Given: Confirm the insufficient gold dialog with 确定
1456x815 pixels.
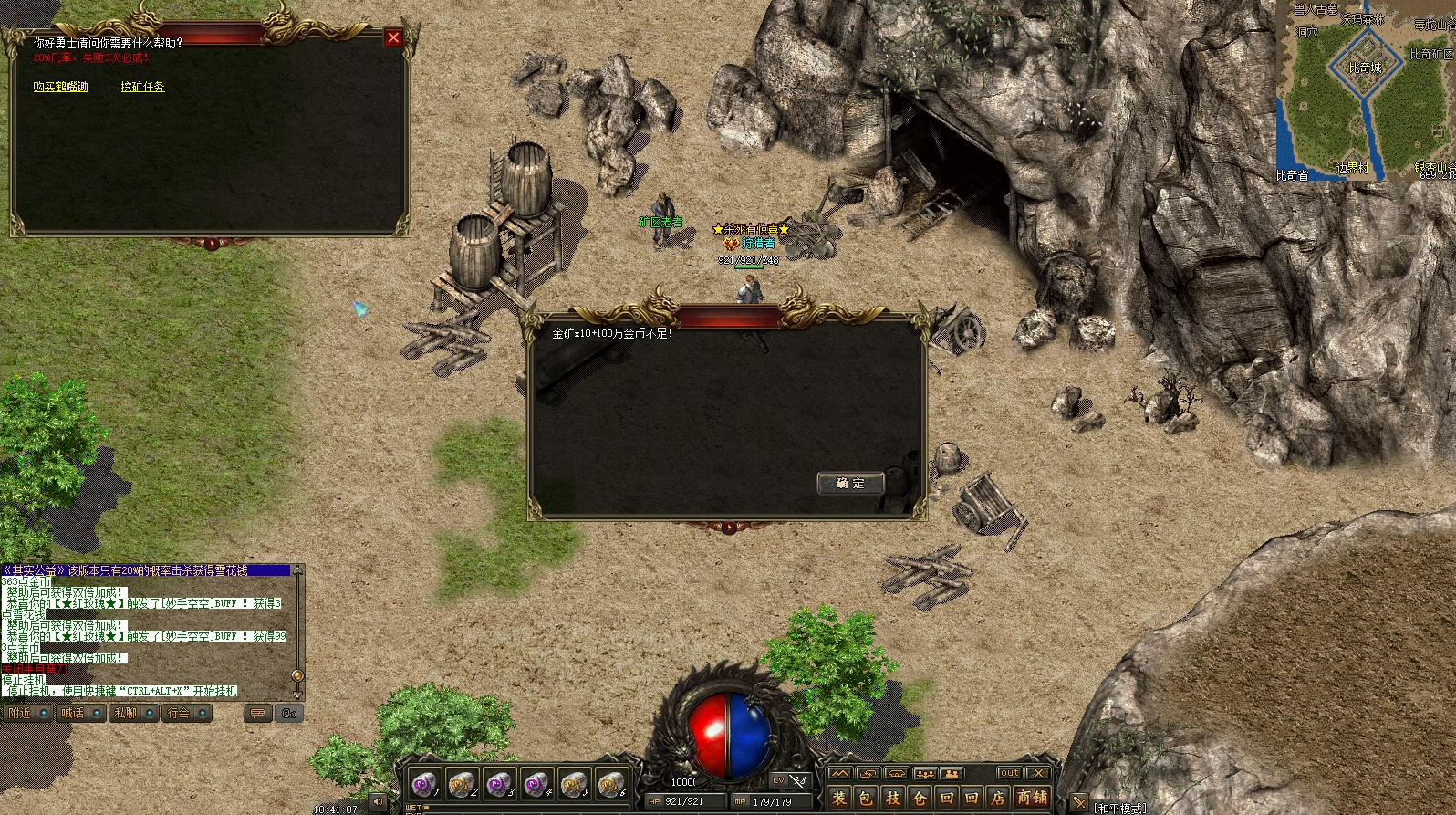Looking at the screenshot, I should [850, 484].
